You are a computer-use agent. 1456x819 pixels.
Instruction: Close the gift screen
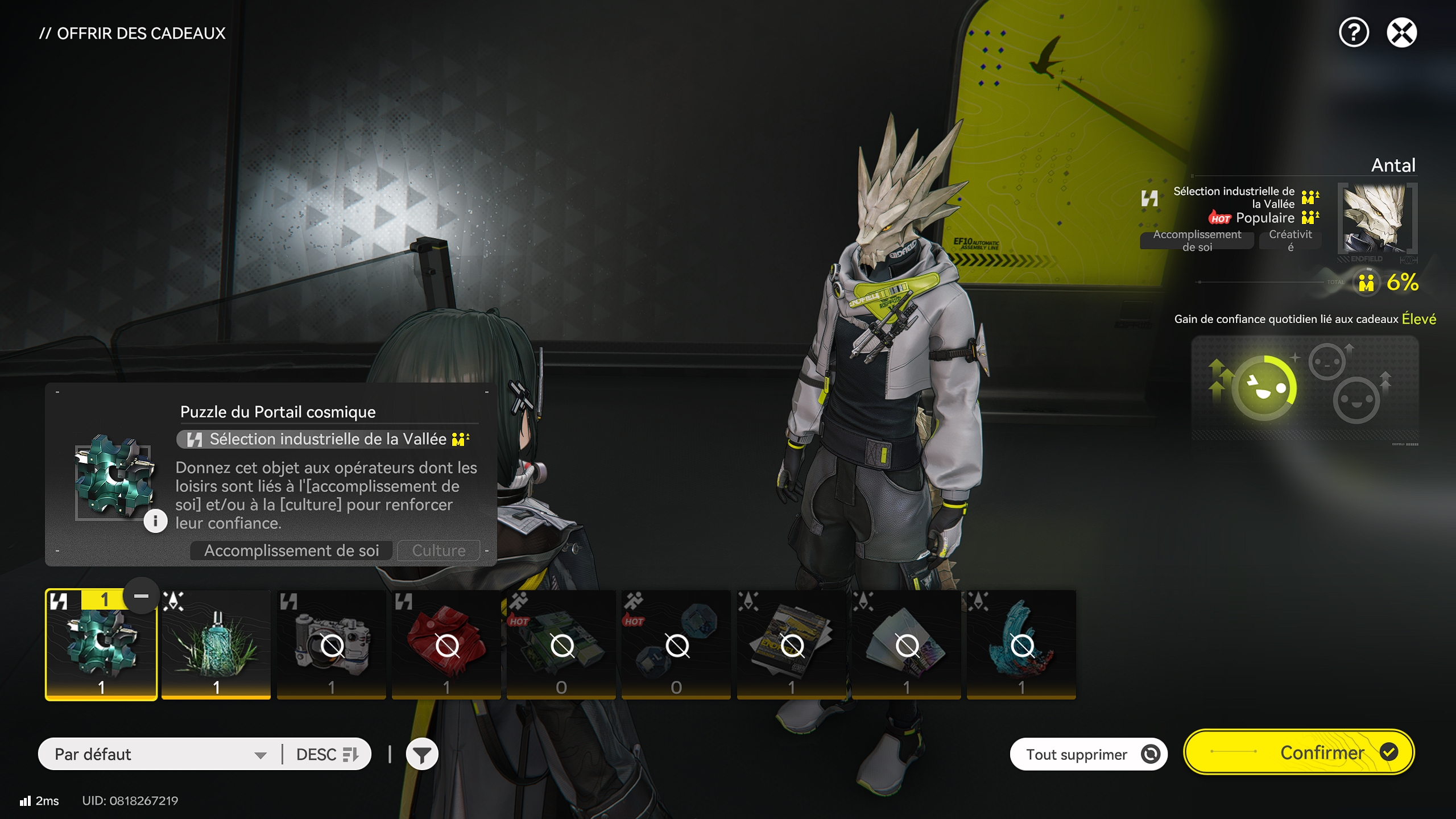tap(1401, 32)
